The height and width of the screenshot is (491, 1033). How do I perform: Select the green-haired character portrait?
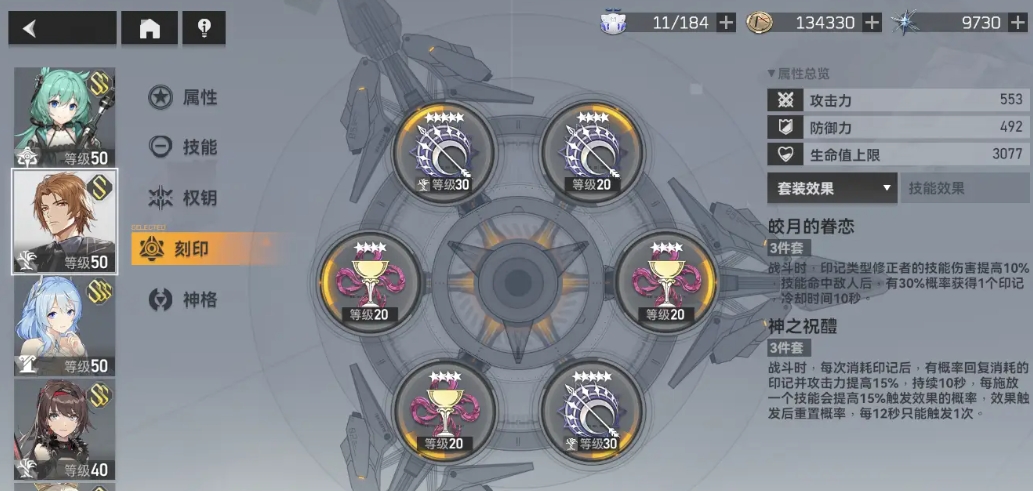coord(63,116)
